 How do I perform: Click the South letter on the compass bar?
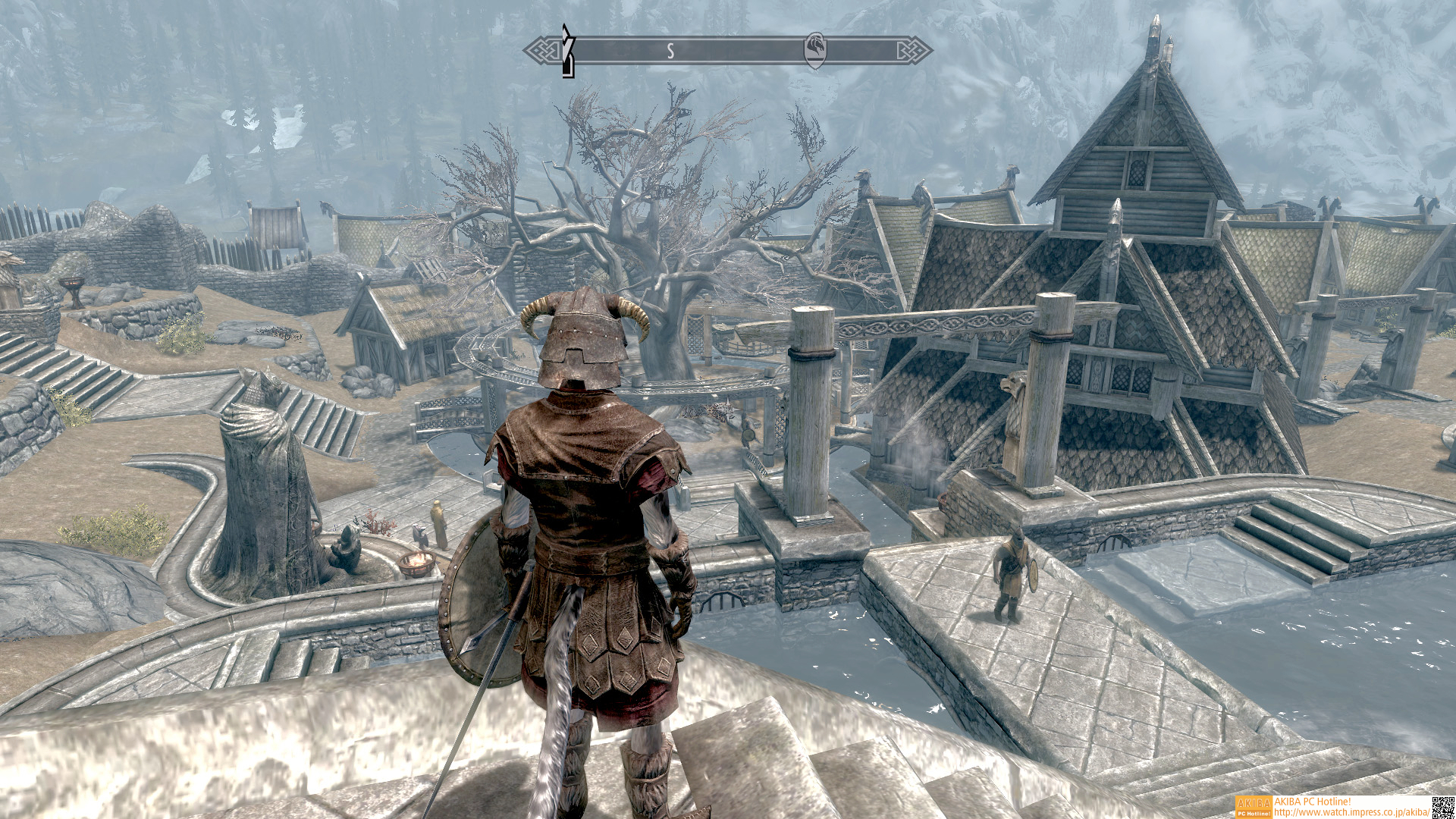coord(670,51)
